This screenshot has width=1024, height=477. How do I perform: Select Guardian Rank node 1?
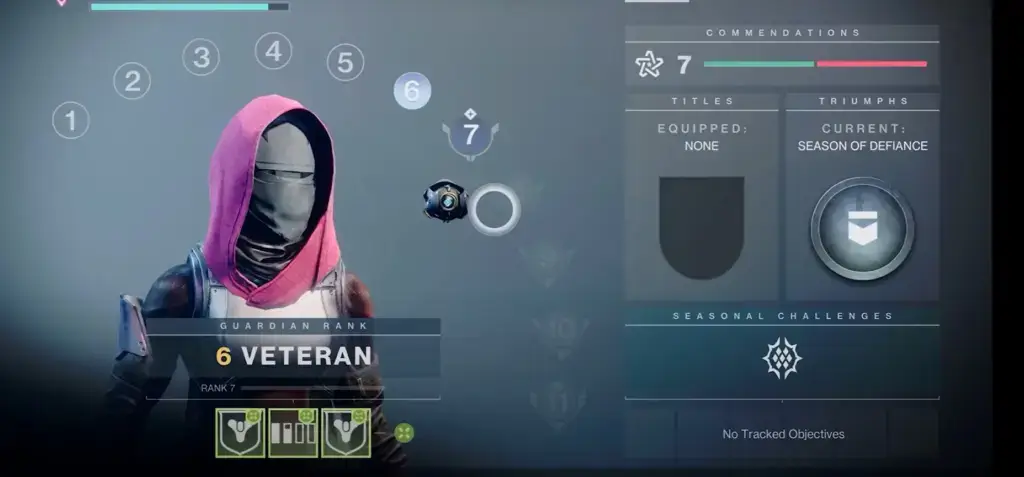coord(71,122)
